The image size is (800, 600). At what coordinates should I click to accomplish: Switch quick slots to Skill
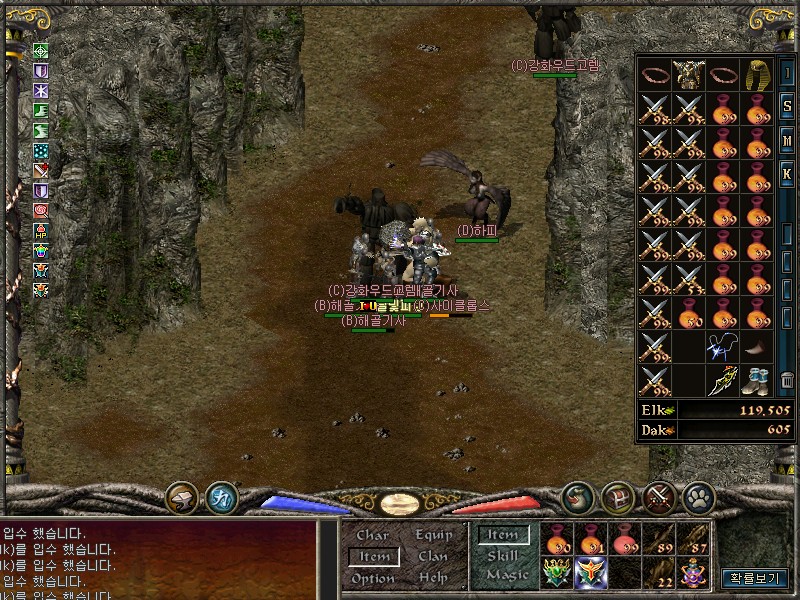[x=503, y=555]
